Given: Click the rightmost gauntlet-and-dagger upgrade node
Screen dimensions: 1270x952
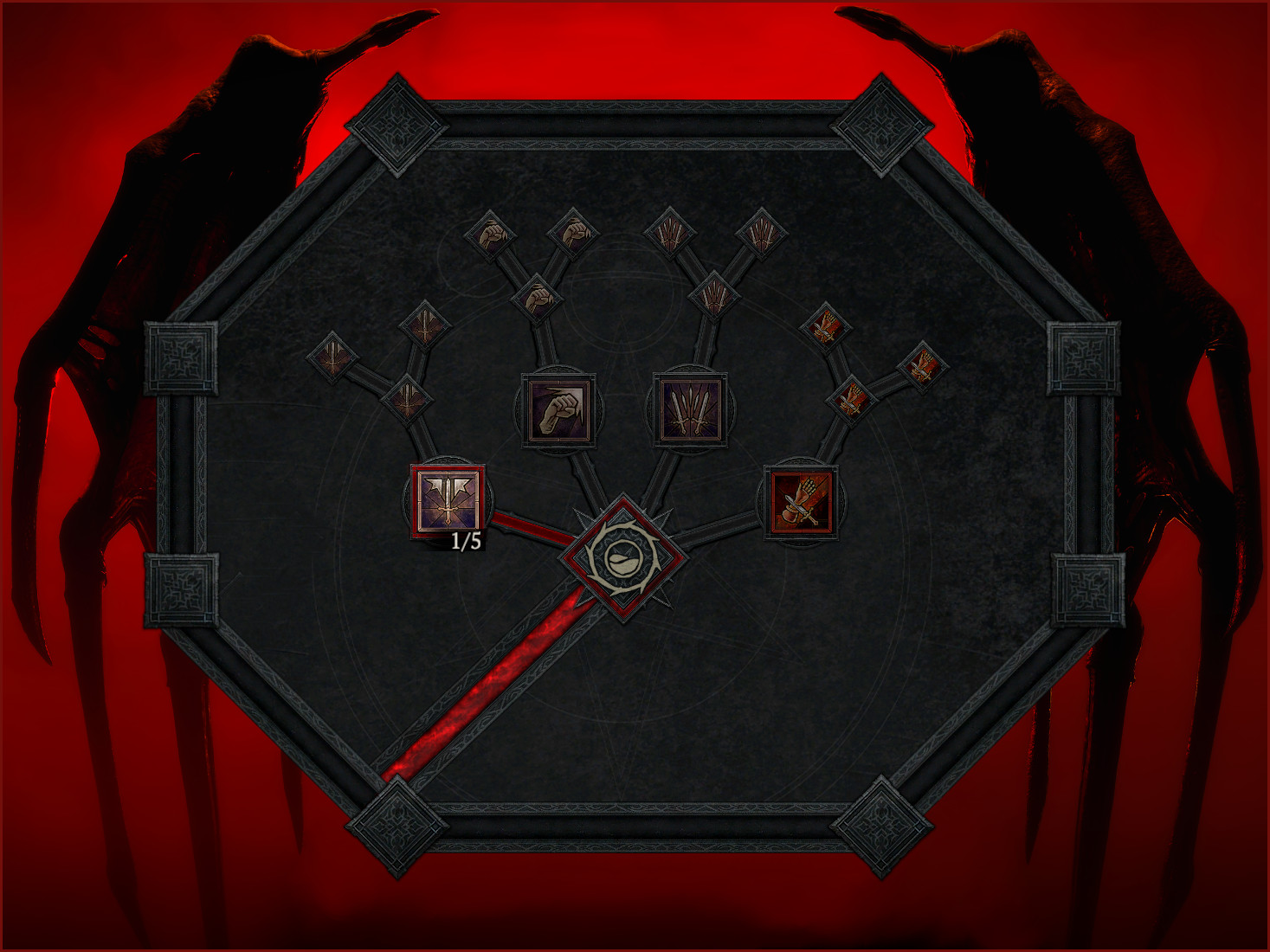Looking at the screenshot, I should (x=922, y=369).
